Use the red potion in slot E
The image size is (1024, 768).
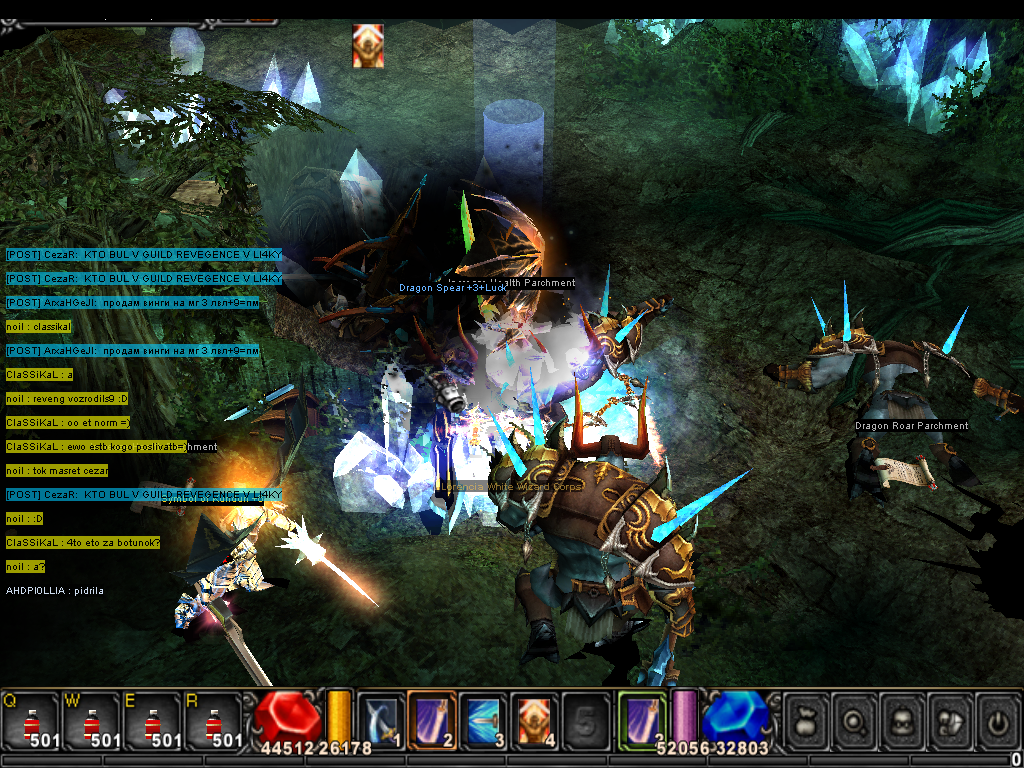152,721
